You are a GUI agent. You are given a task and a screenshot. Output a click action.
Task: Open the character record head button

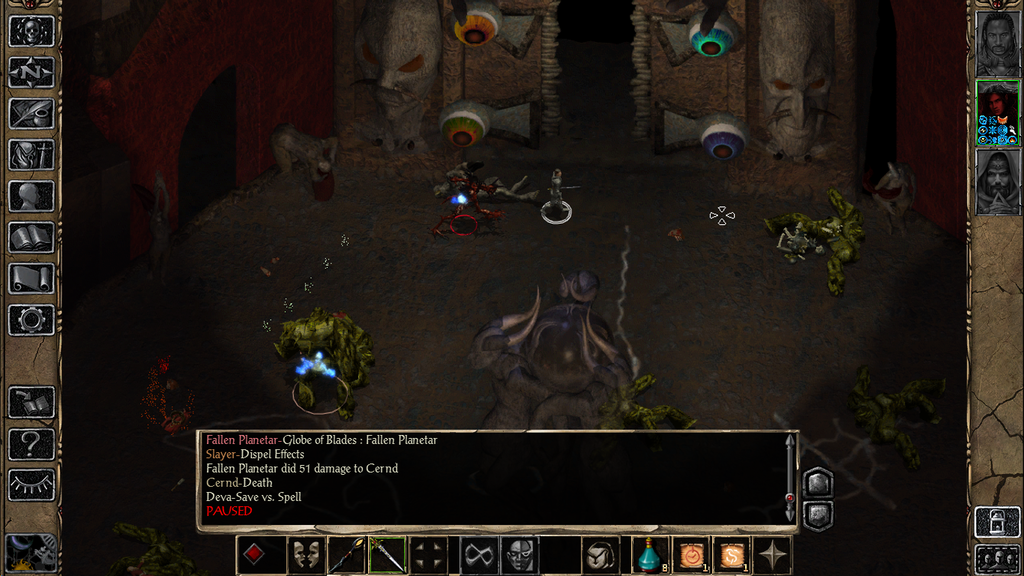(31, 196)
